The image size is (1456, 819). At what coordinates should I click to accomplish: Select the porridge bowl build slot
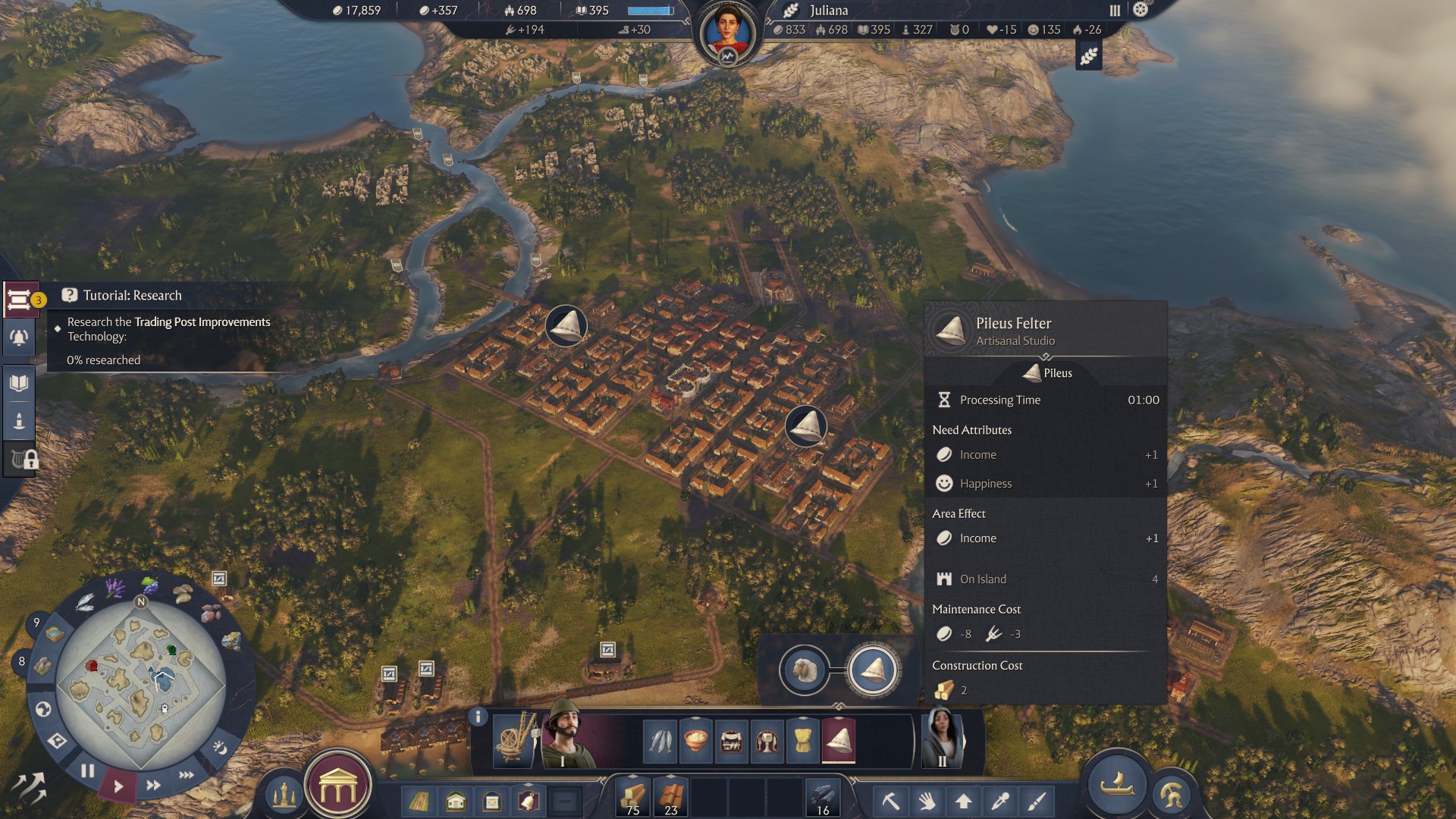coord(695,739)
